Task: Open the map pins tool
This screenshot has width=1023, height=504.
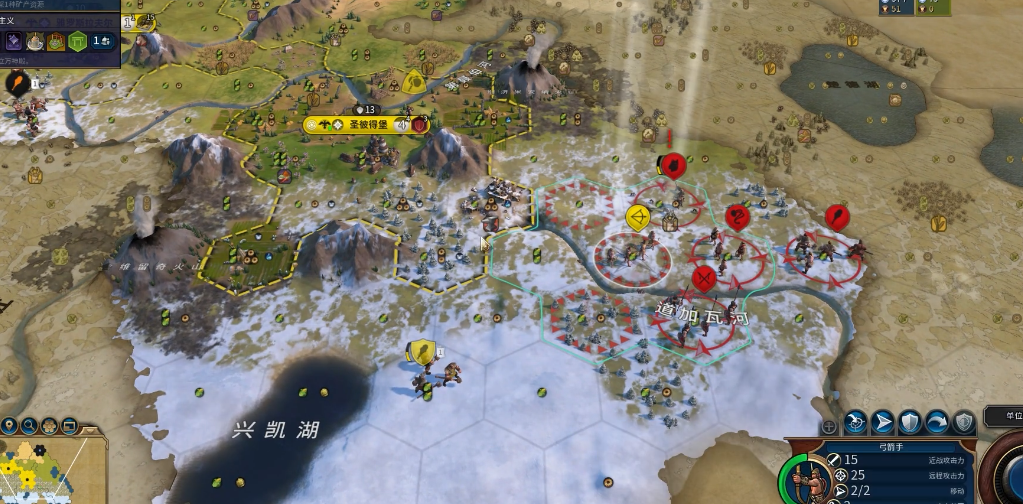Action: (9, 426)
